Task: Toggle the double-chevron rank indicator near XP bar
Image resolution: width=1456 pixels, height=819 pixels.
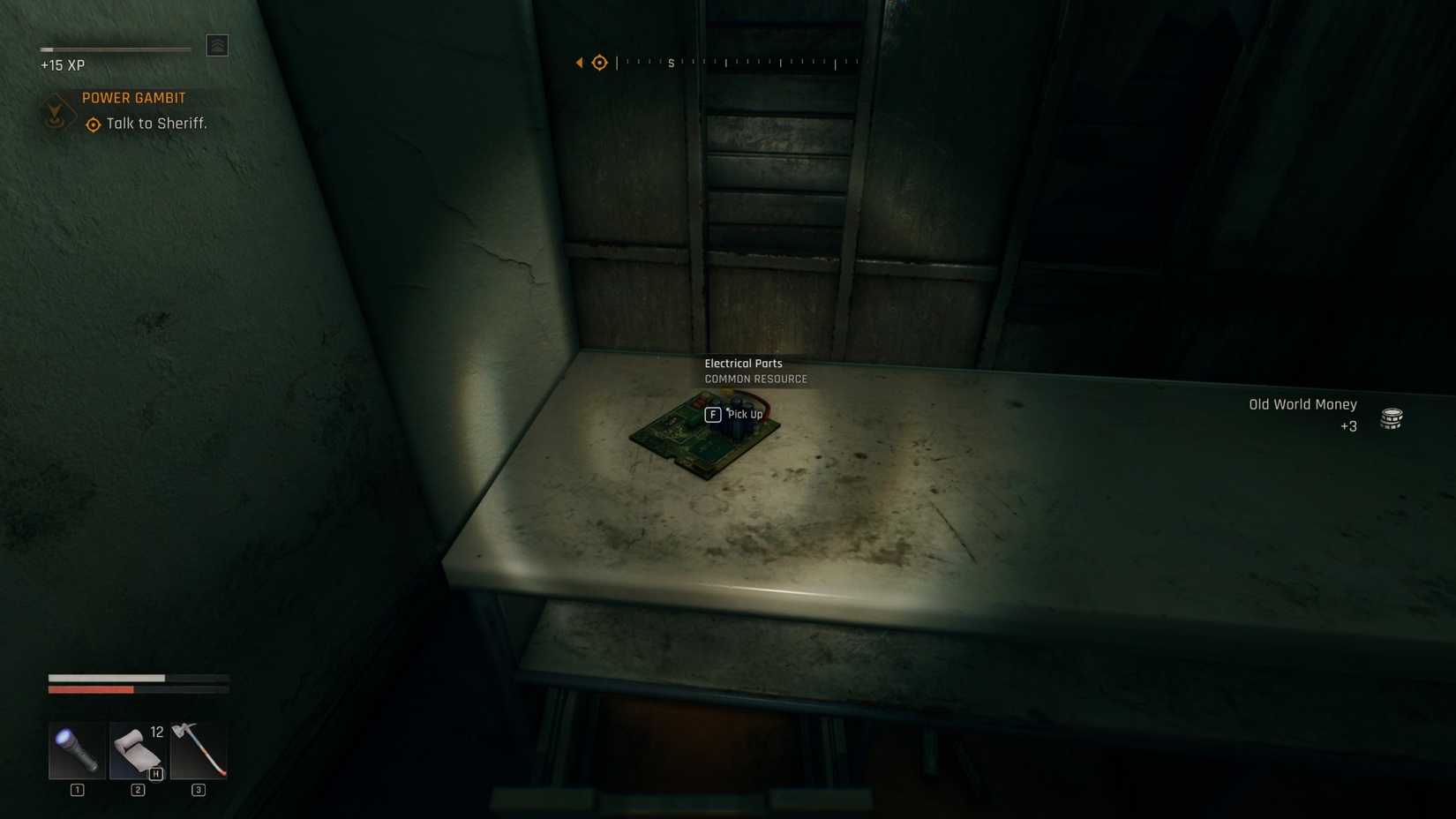Action: click(x=217, y=44)
